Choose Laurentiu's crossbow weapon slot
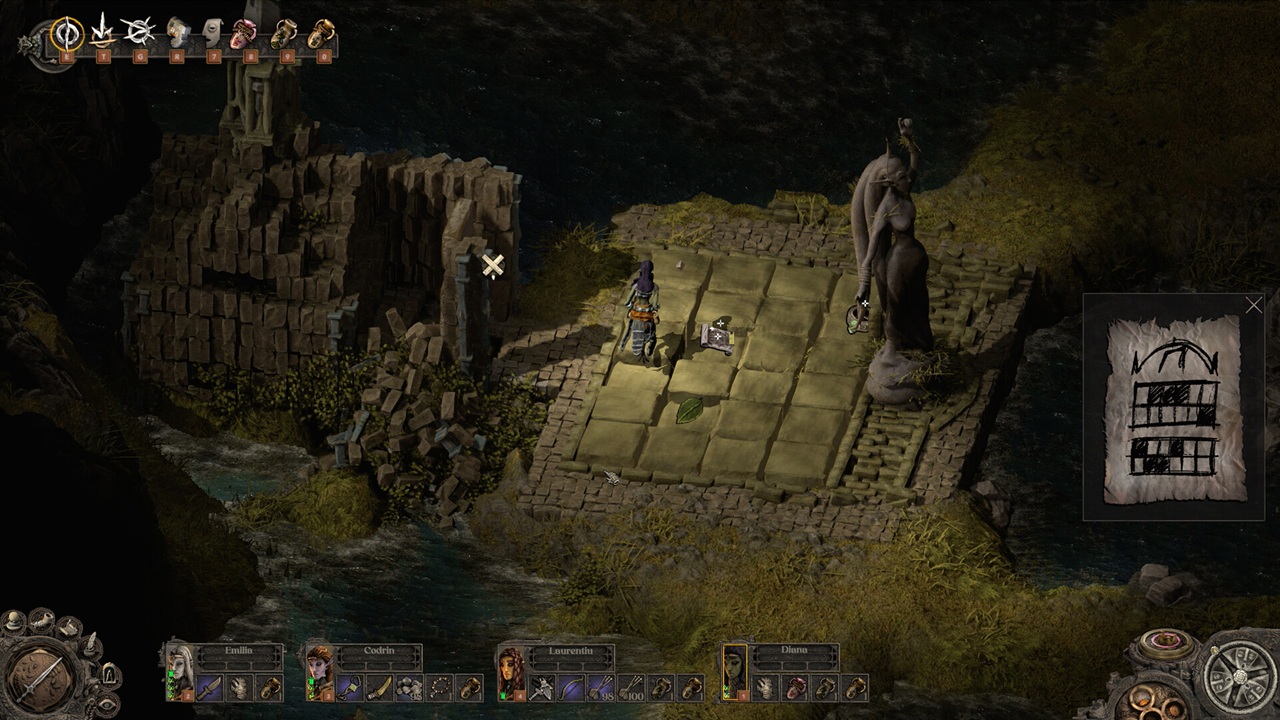This screenshot has height=720, width=1280. pyautogui.click(x=543, y=688)
